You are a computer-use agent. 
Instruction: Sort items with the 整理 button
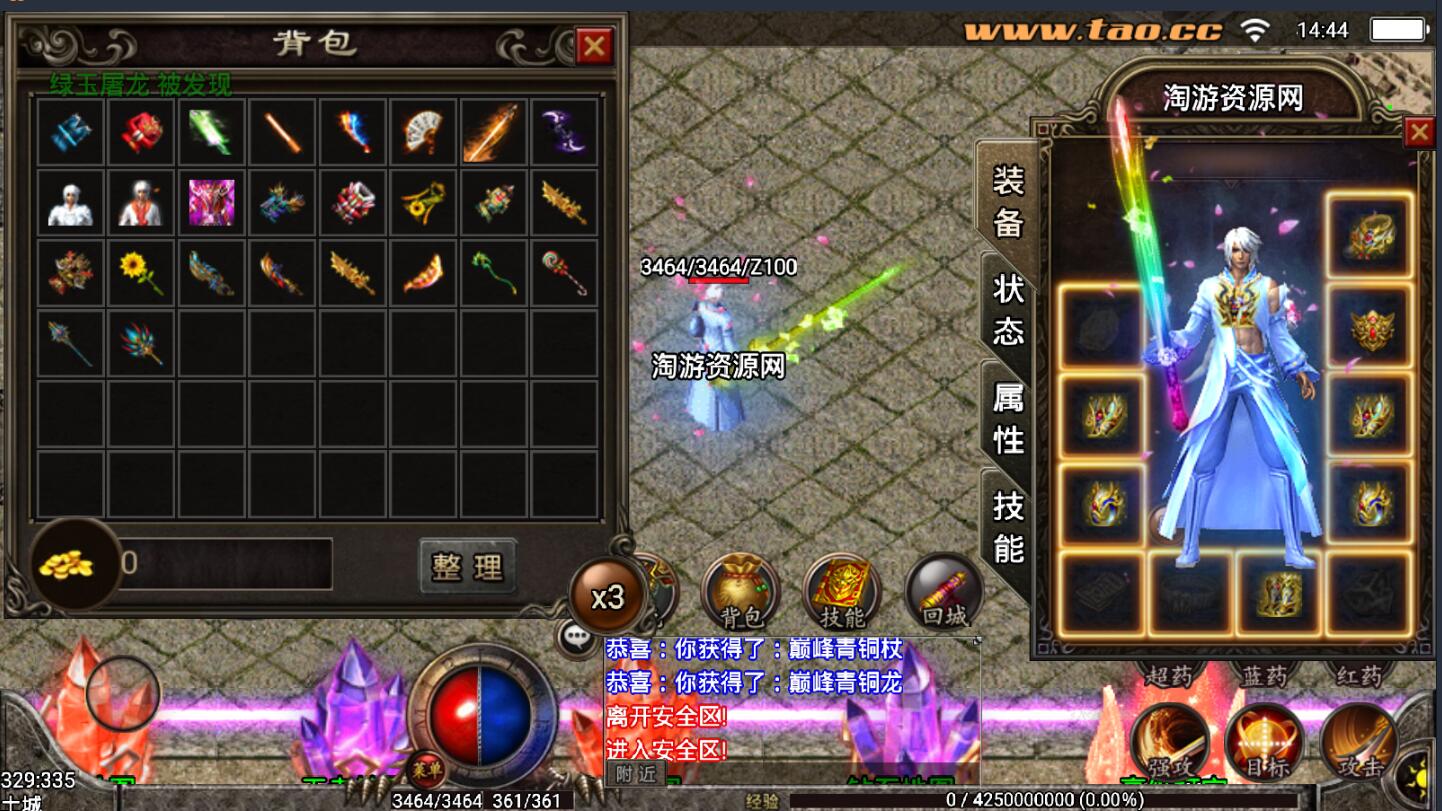click(x=468, y=566)
